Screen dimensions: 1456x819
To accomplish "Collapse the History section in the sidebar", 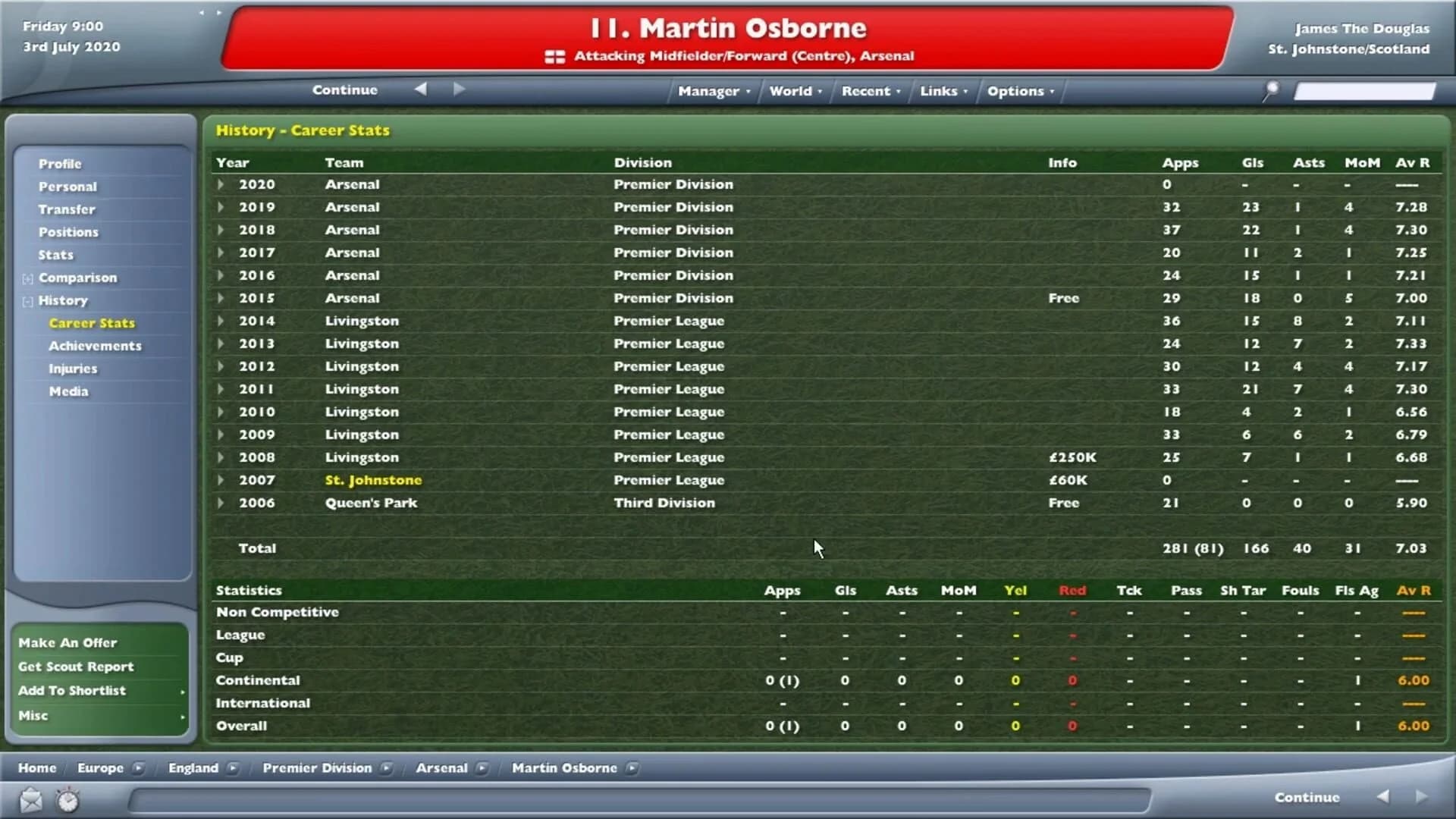I will coord(26,300).
